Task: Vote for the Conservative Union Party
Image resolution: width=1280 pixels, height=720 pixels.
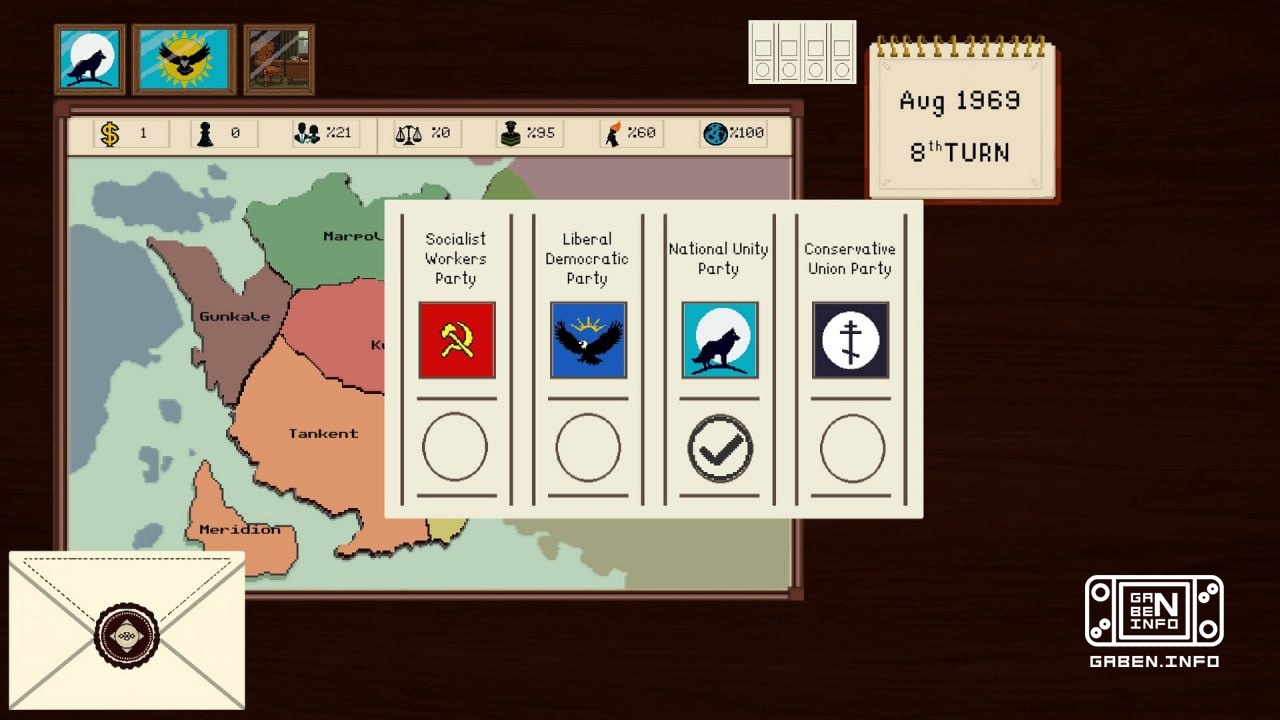Action: [849, 447]
